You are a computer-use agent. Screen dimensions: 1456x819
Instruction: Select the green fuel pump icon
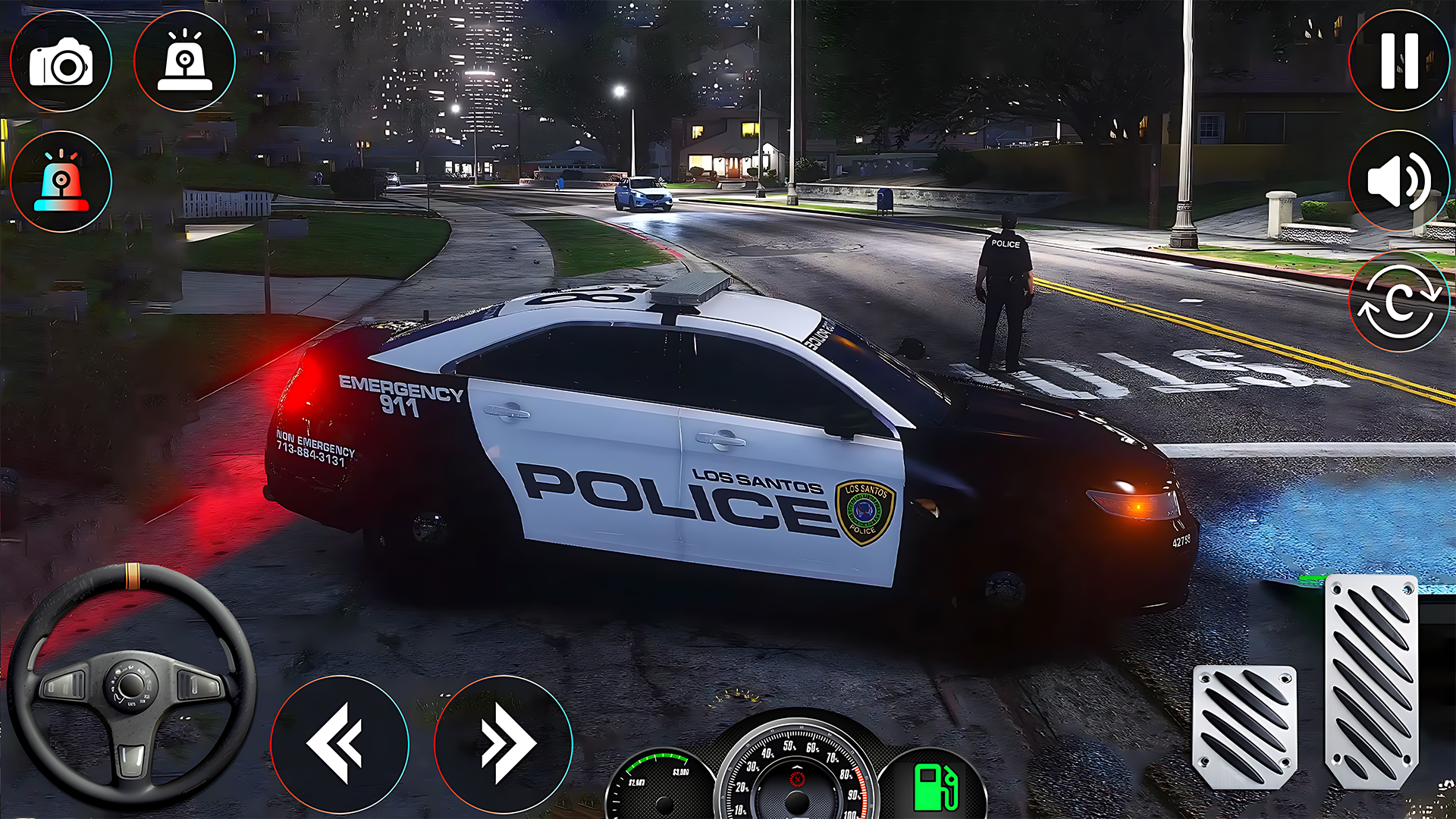[x=936, y=787]
